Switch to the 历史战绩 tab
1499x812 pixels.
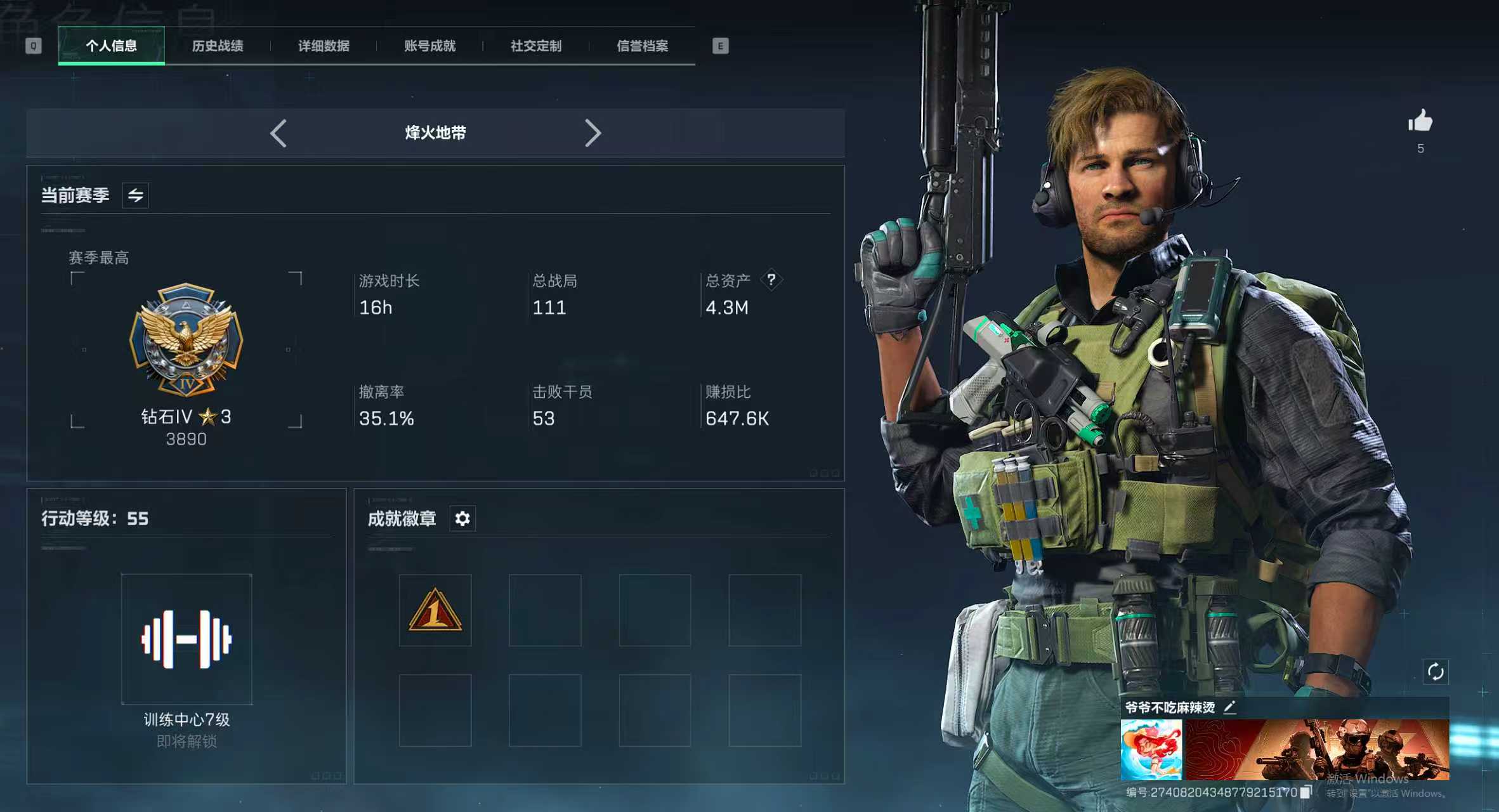pos(219,46)
